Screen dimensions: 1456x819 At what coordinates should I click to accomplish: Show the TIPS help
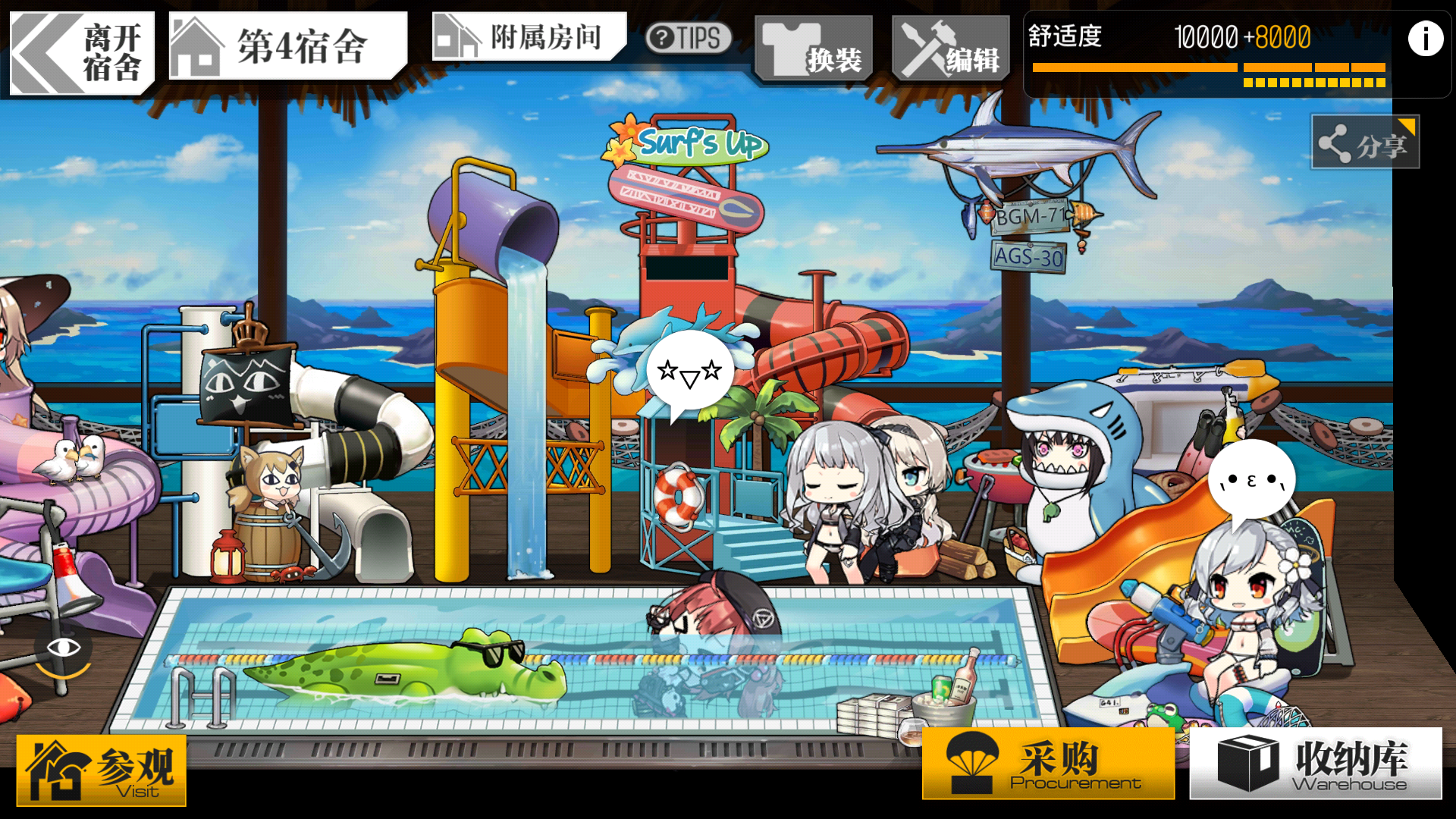tap(688, 38)
